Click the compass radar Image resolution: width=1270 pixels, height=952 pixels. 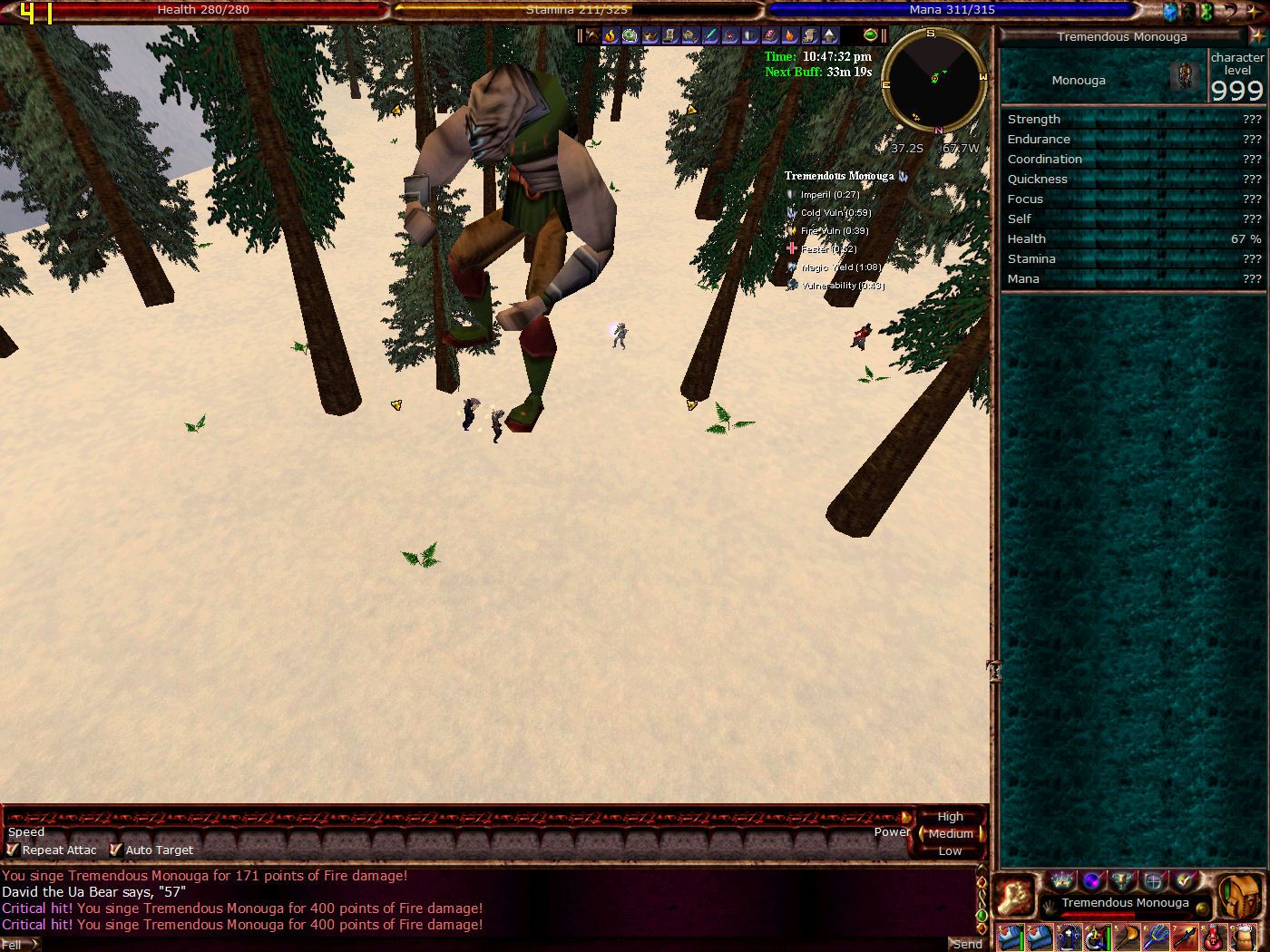tap(934, 80)
